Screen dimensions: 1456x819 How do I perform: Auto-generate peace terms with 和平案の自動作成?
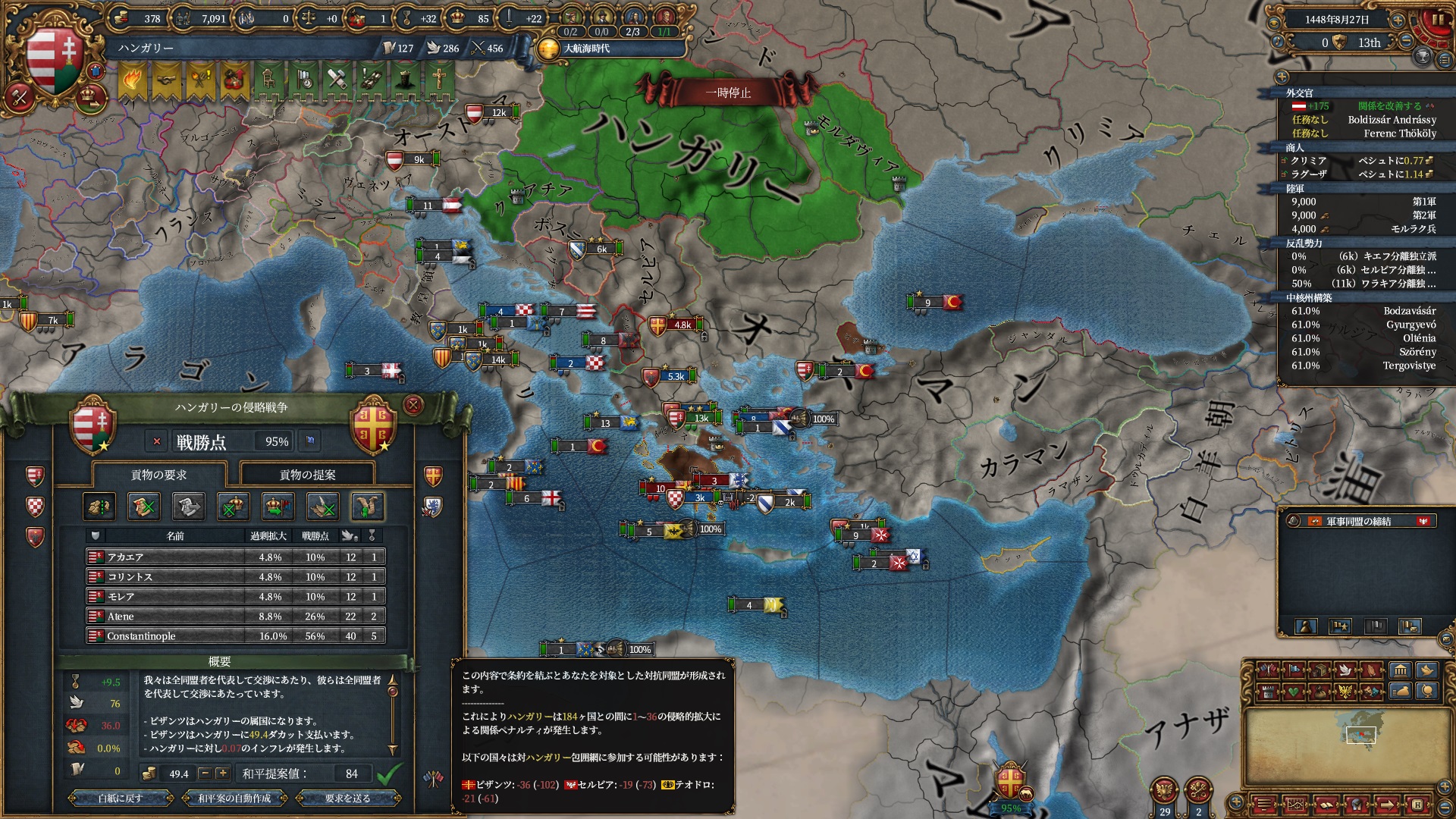(x=234, y=798)
